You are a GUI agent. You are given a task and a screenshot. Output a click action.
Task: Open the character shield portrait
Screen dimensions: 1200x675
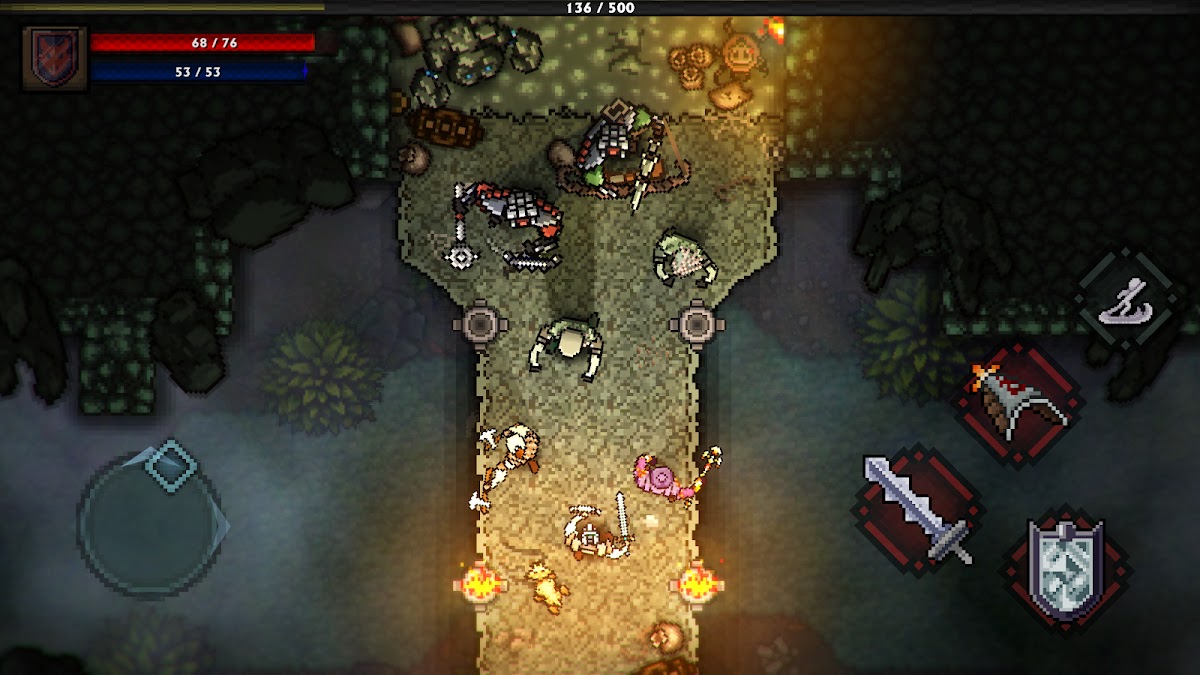pos(55,58)
